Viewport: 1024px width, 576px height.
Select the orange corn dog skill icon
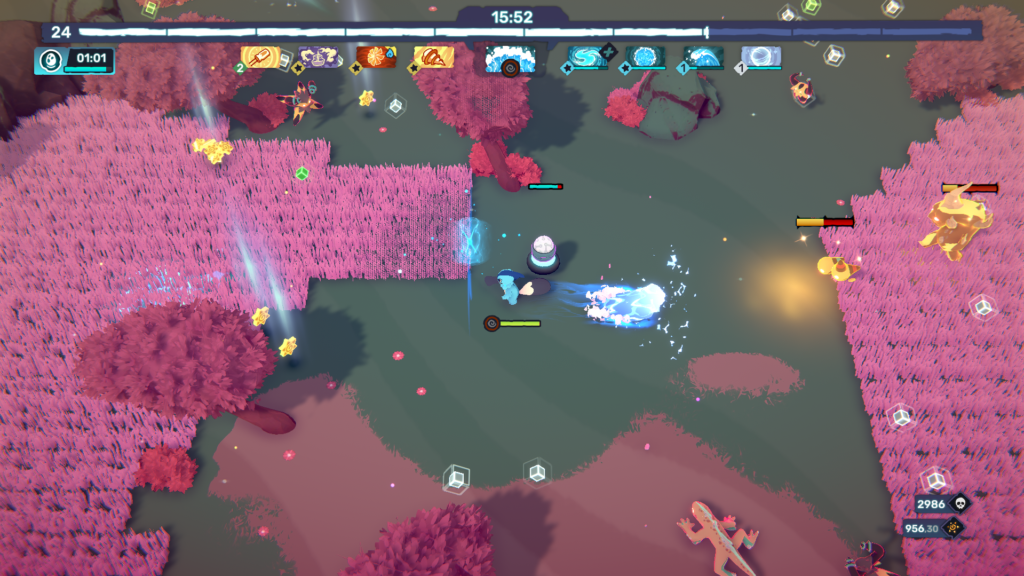point(260,57)
